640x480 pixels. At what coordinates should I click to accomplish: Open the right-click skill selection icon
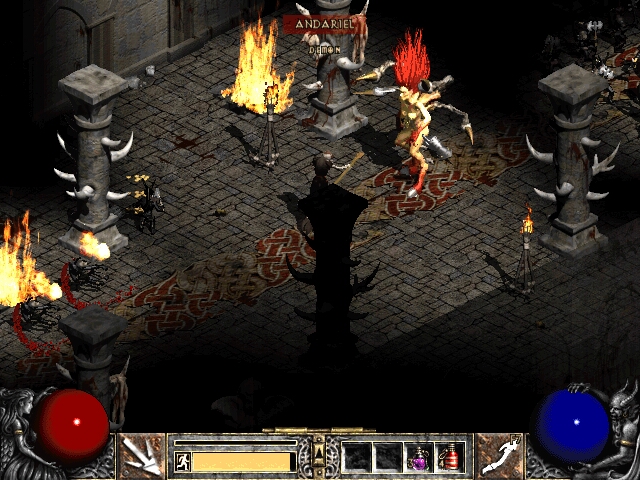click(x=497, y=455)
